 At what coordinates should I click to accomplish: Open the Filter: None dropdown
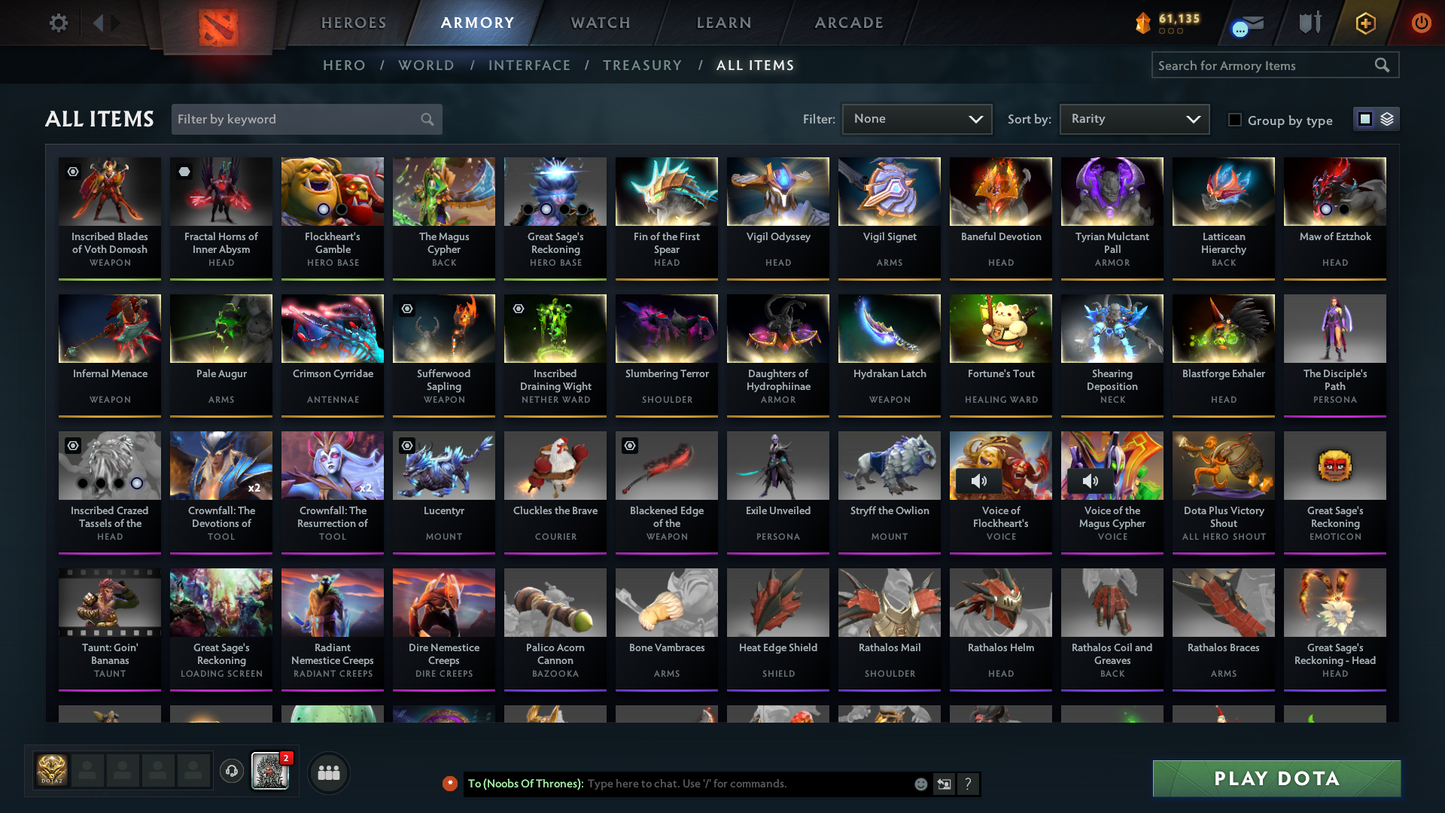pyautogui.click(x=916, y=118)
